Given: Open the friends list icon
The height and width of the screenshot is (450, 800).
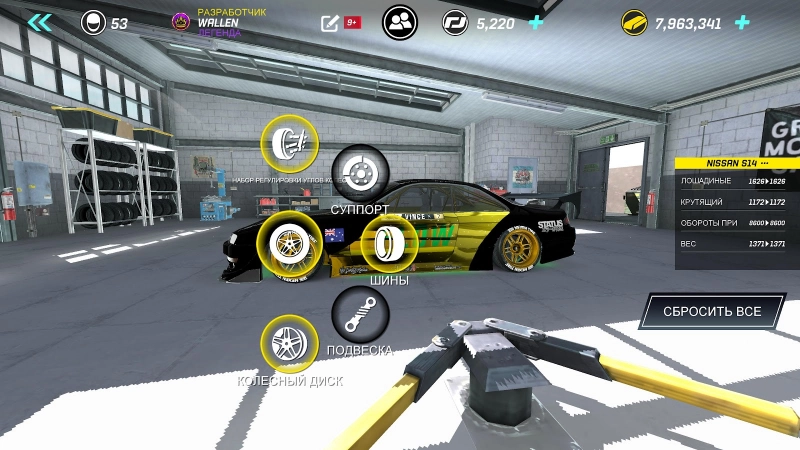Looking at the screenshot, I should (399, 22).
